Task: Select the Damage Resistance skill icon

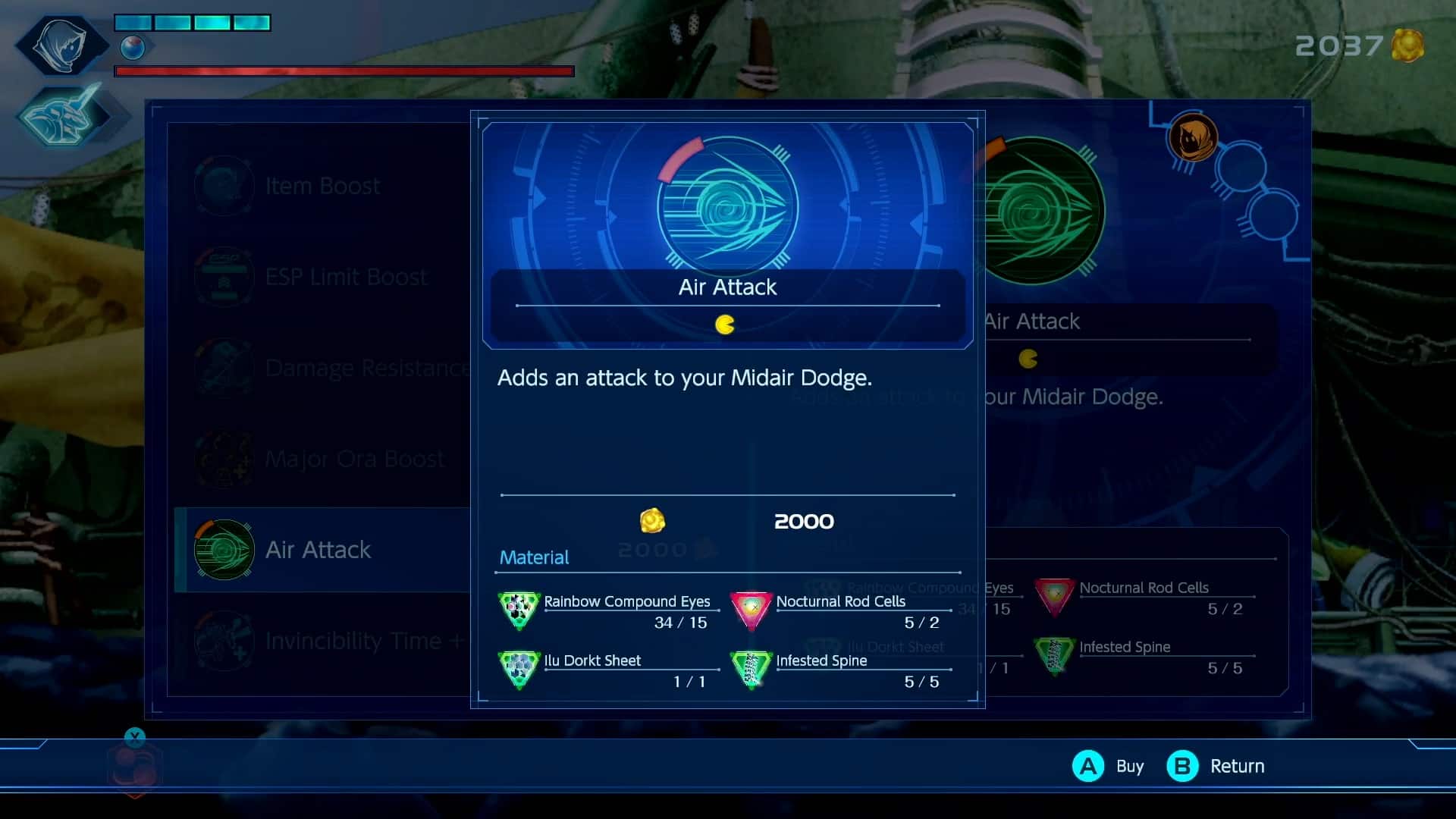Action: [224, 368]
